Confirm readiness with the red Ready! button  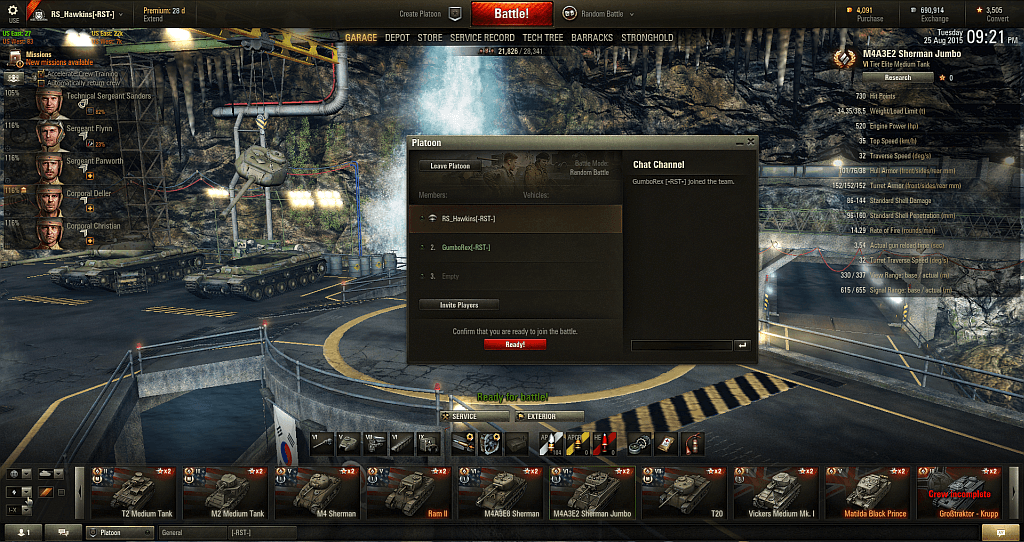click(515, 344)
